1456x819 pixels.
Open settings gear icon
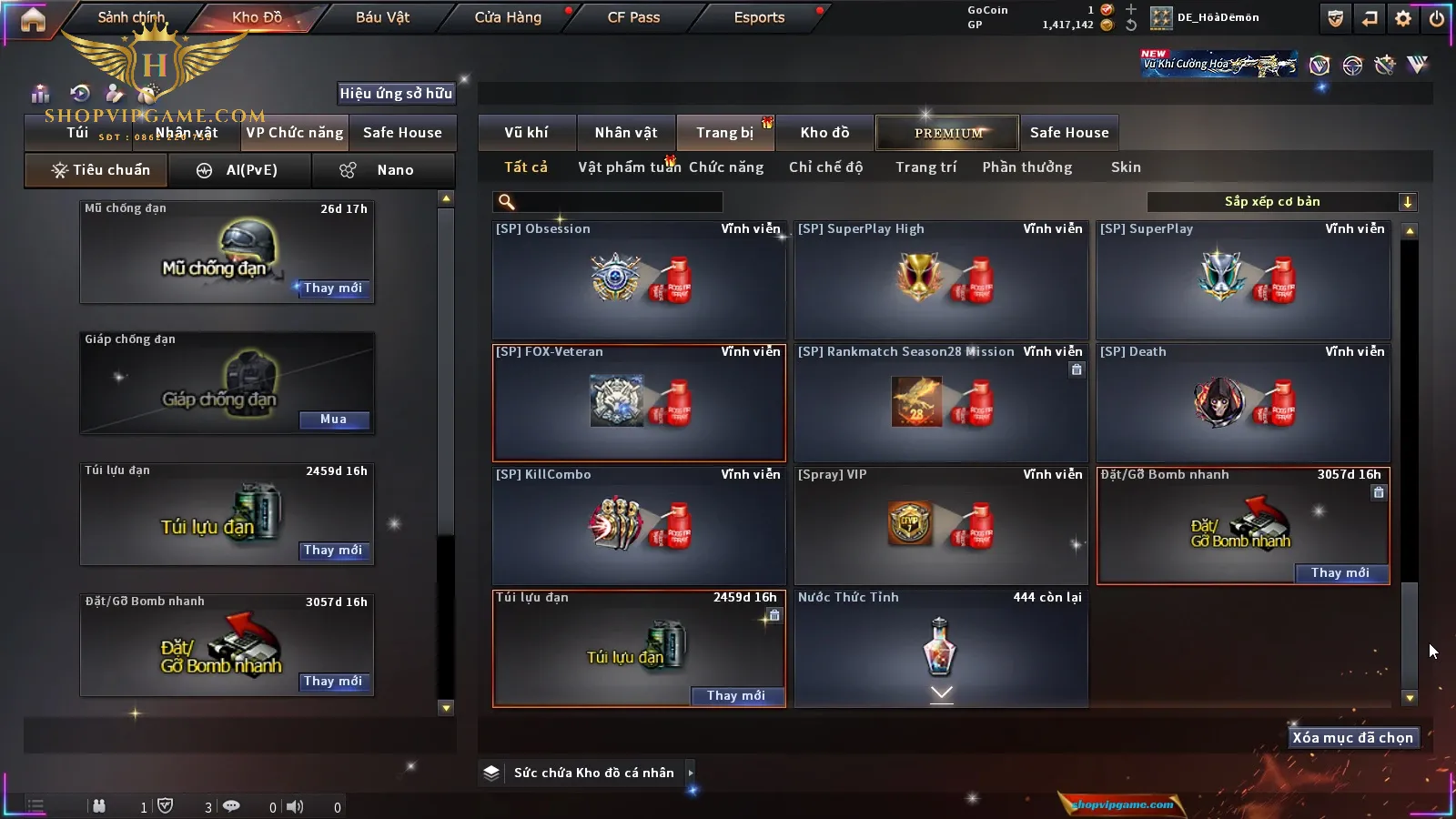click(x=1403, y=18)
